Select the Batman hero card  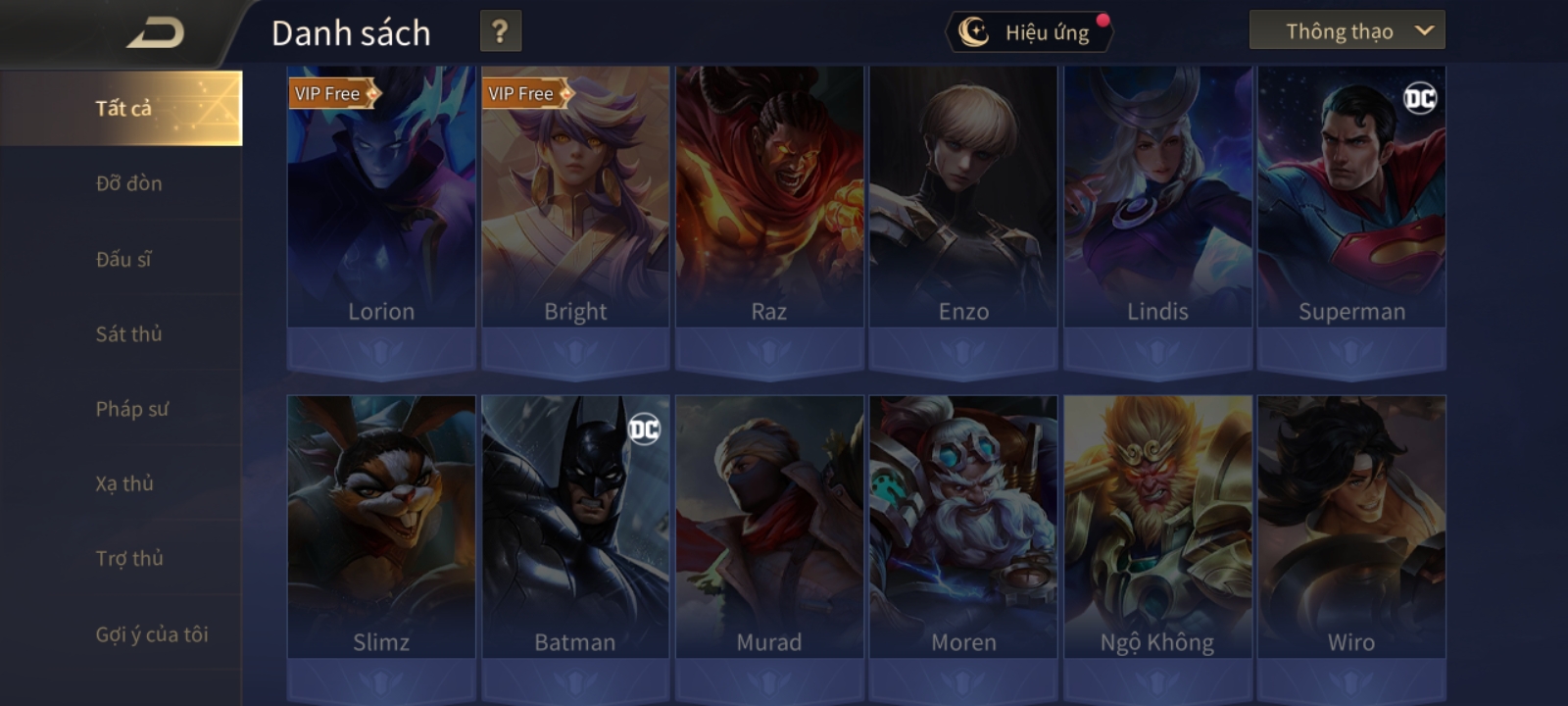[575, 527]
